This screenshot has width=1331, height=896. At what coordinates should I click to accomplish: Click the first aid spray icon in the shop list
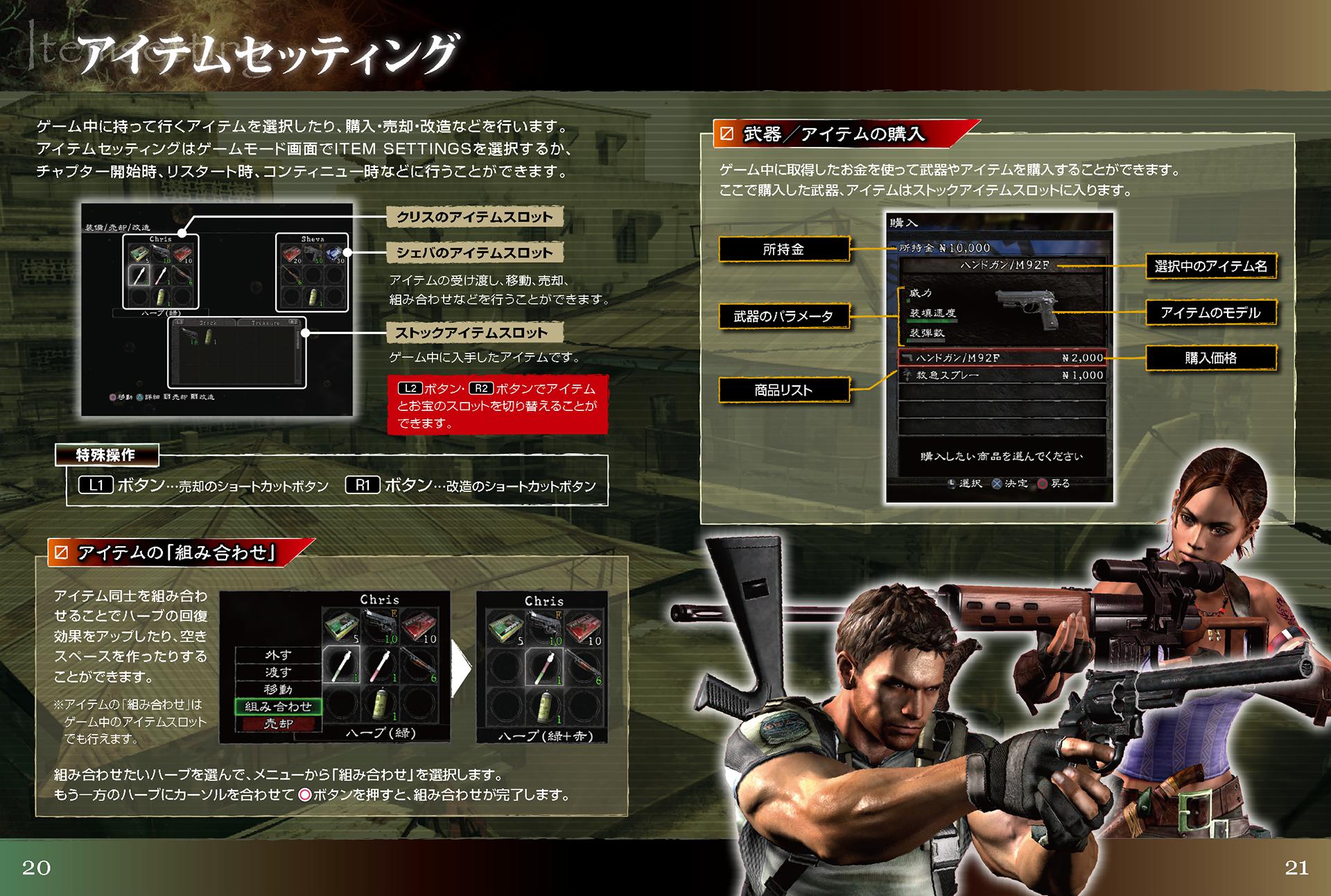point(907,375)
